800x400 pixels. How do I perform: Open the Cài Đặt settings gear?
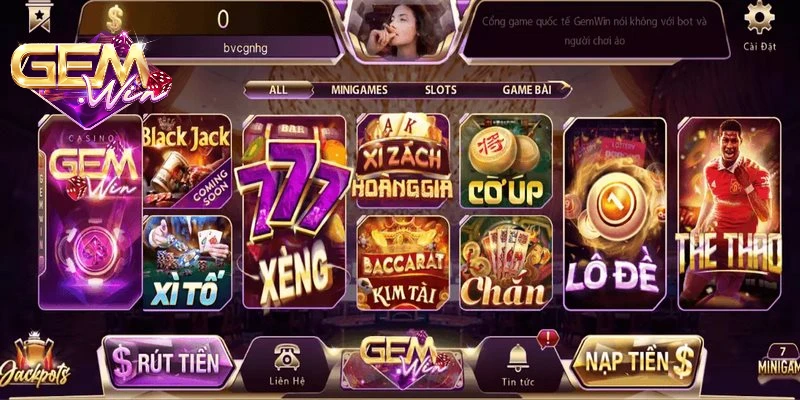[760, 22]
